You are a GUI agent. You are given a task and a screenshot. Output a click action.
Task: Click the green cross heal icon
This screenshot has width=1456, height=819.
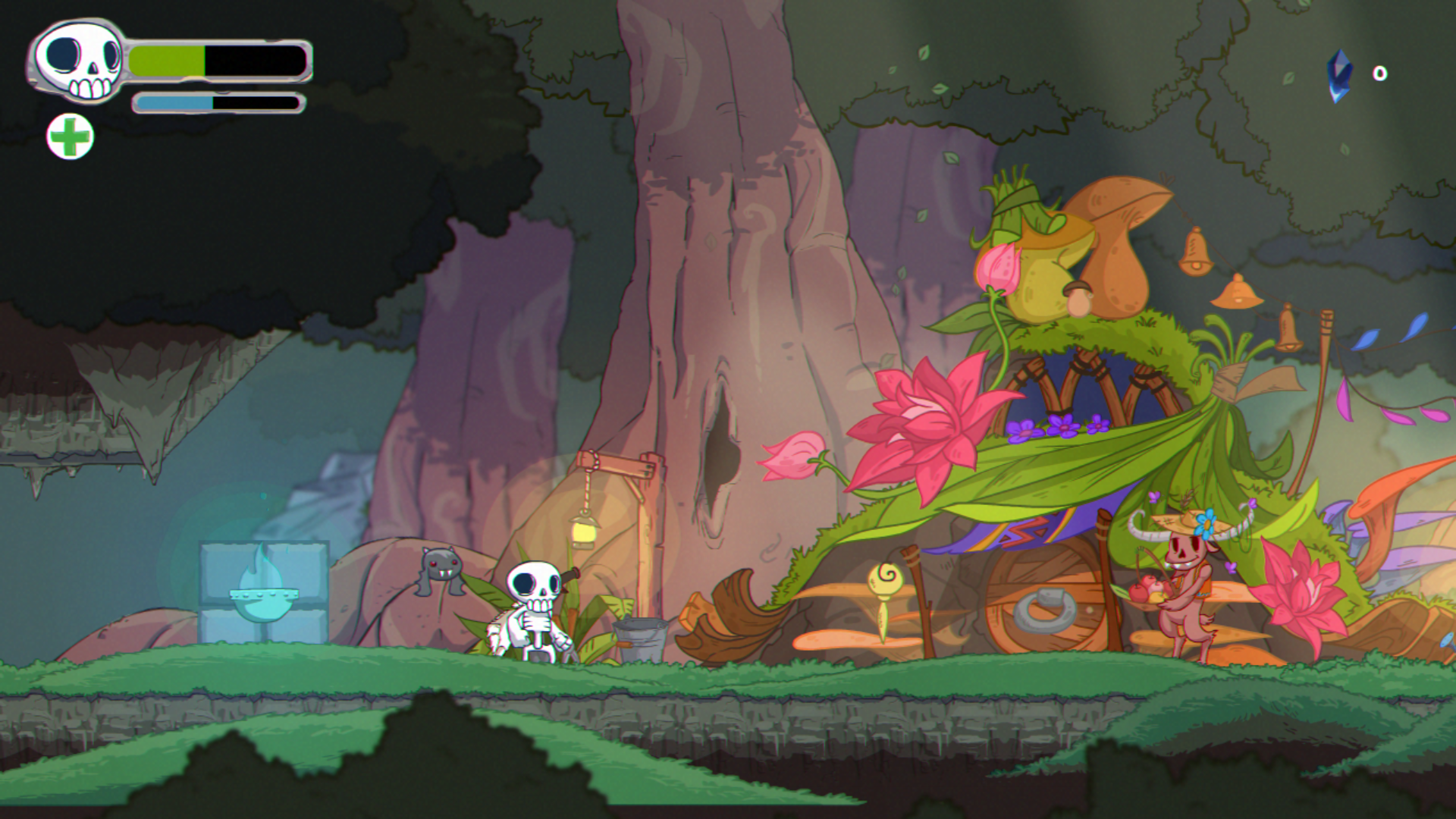point(70,137)
